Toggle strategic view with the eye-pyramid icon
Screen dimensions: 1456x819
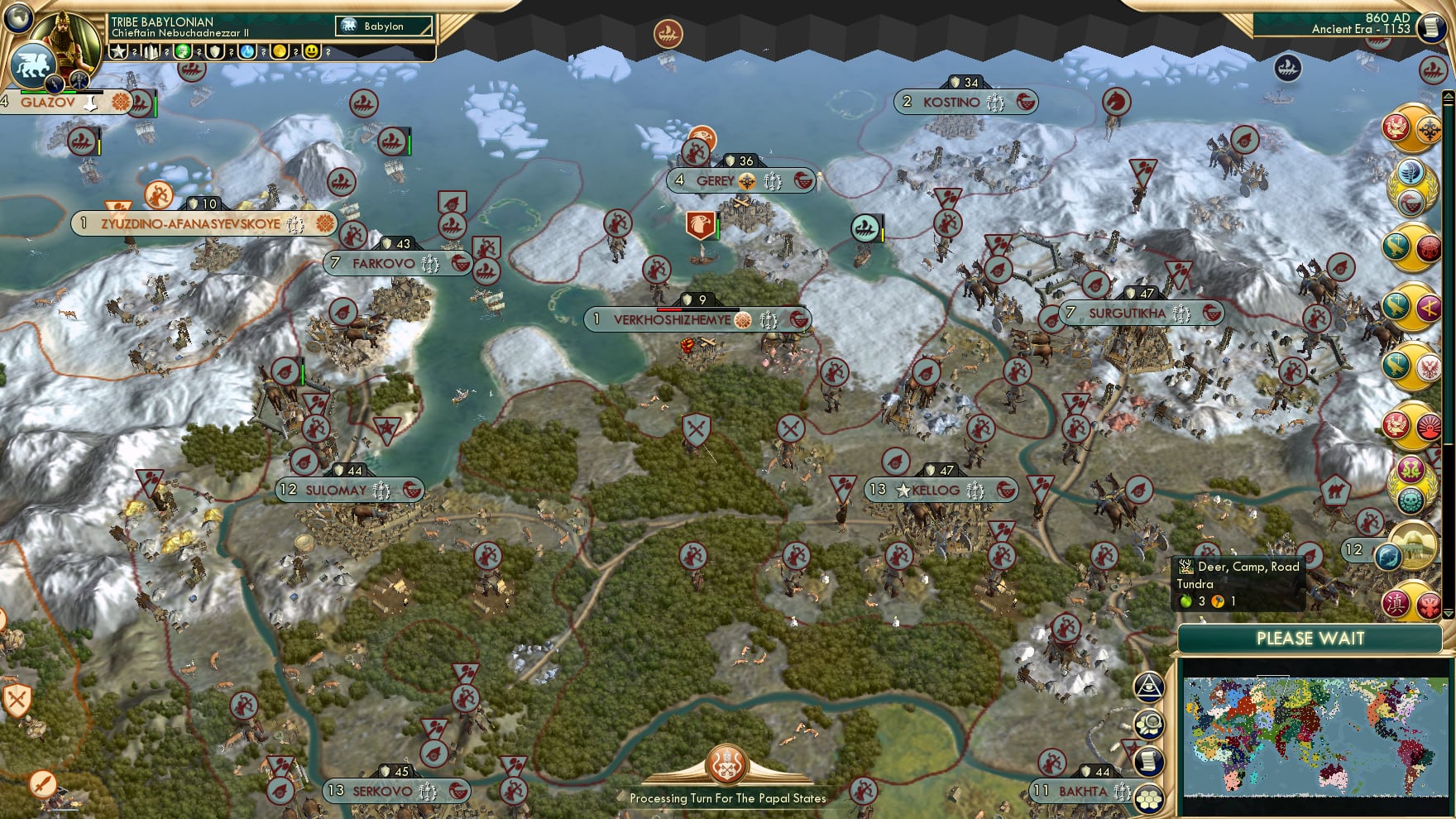[1148, 687]
